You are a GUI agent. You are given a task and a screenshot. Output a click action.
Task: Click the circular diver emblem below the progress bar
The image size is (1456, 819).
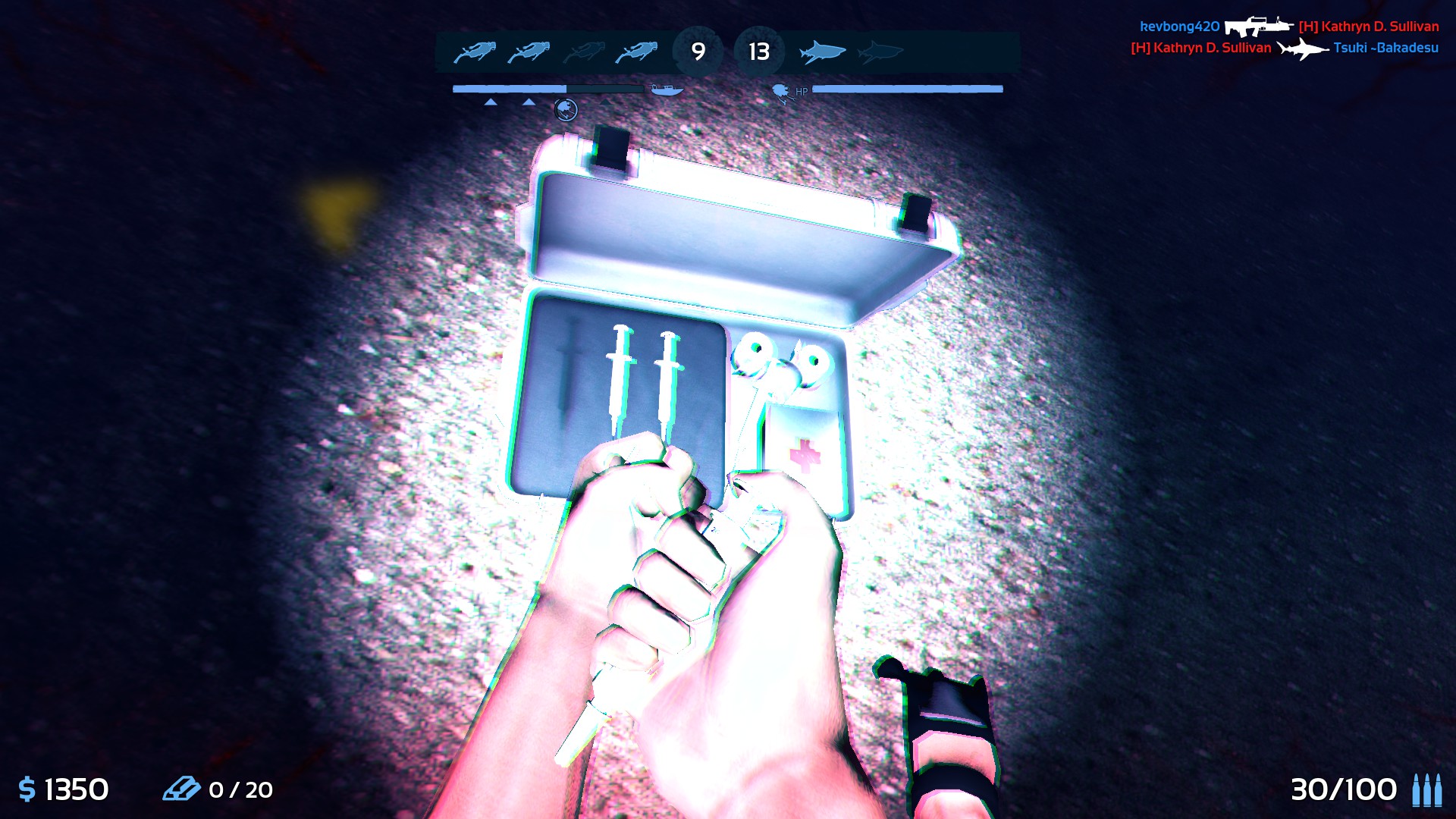point(566,110)
